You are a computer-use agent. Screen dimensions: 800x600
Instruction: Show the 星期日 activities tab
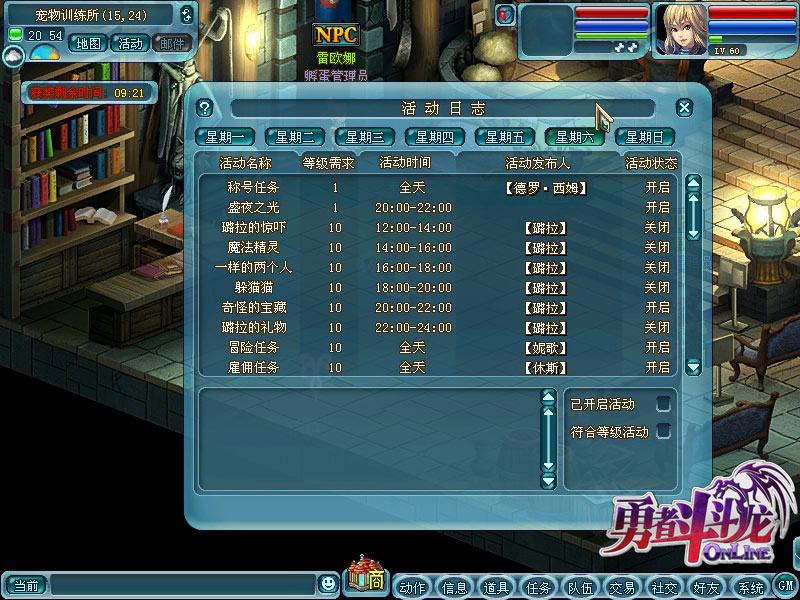coord(645,137)
